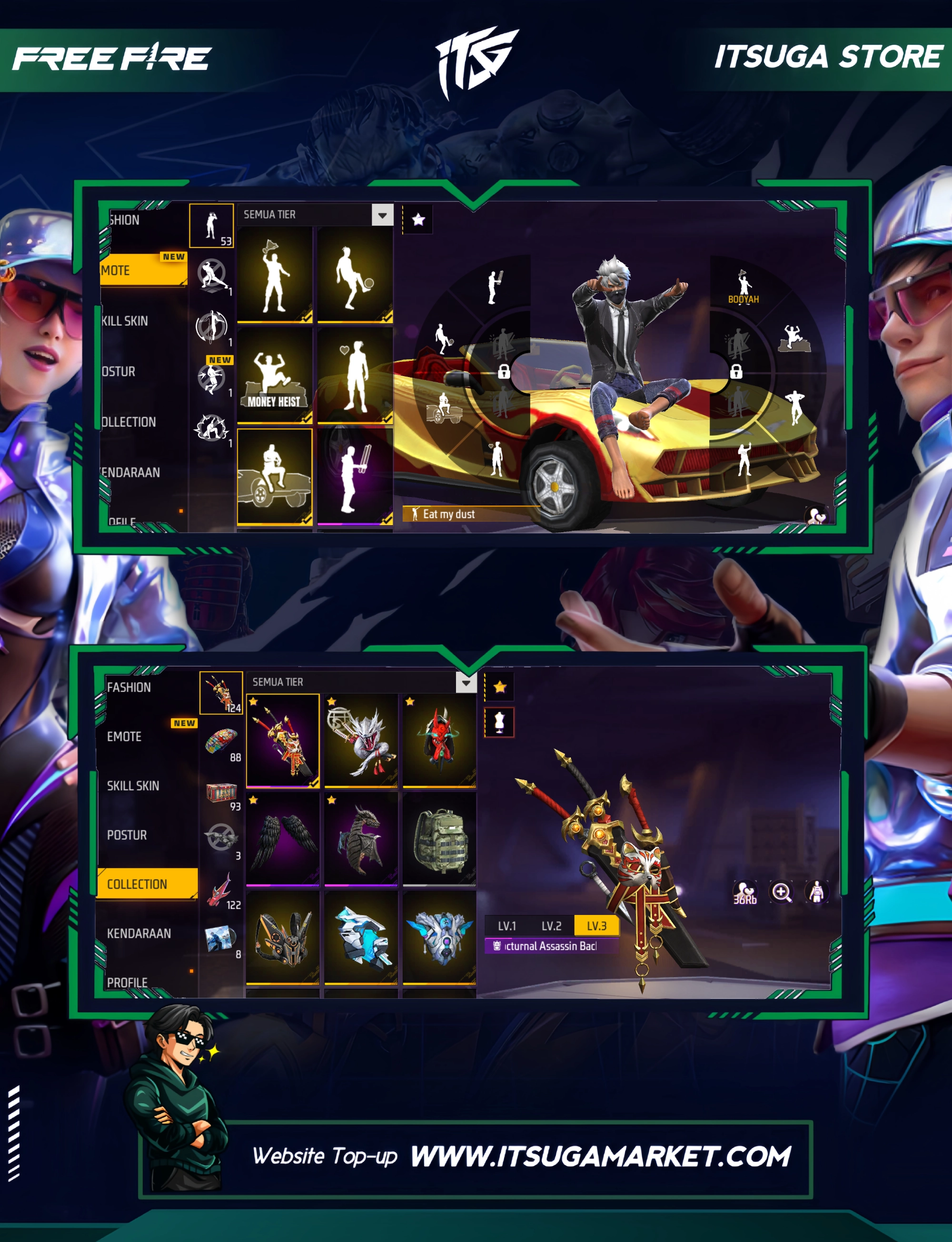
Task: Open the surfboard category showing 122
Action: [x=221, y=891]
